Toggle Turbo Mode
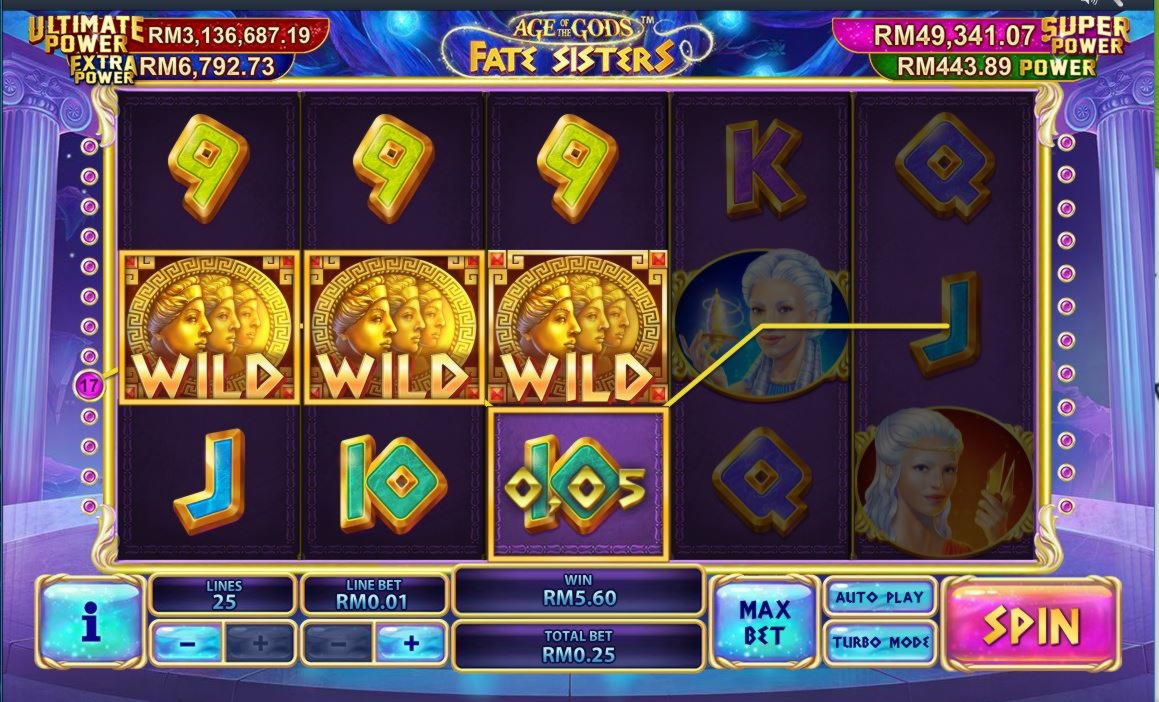The width and height of the screenshot is (1159, 702). tap(880, 642)
